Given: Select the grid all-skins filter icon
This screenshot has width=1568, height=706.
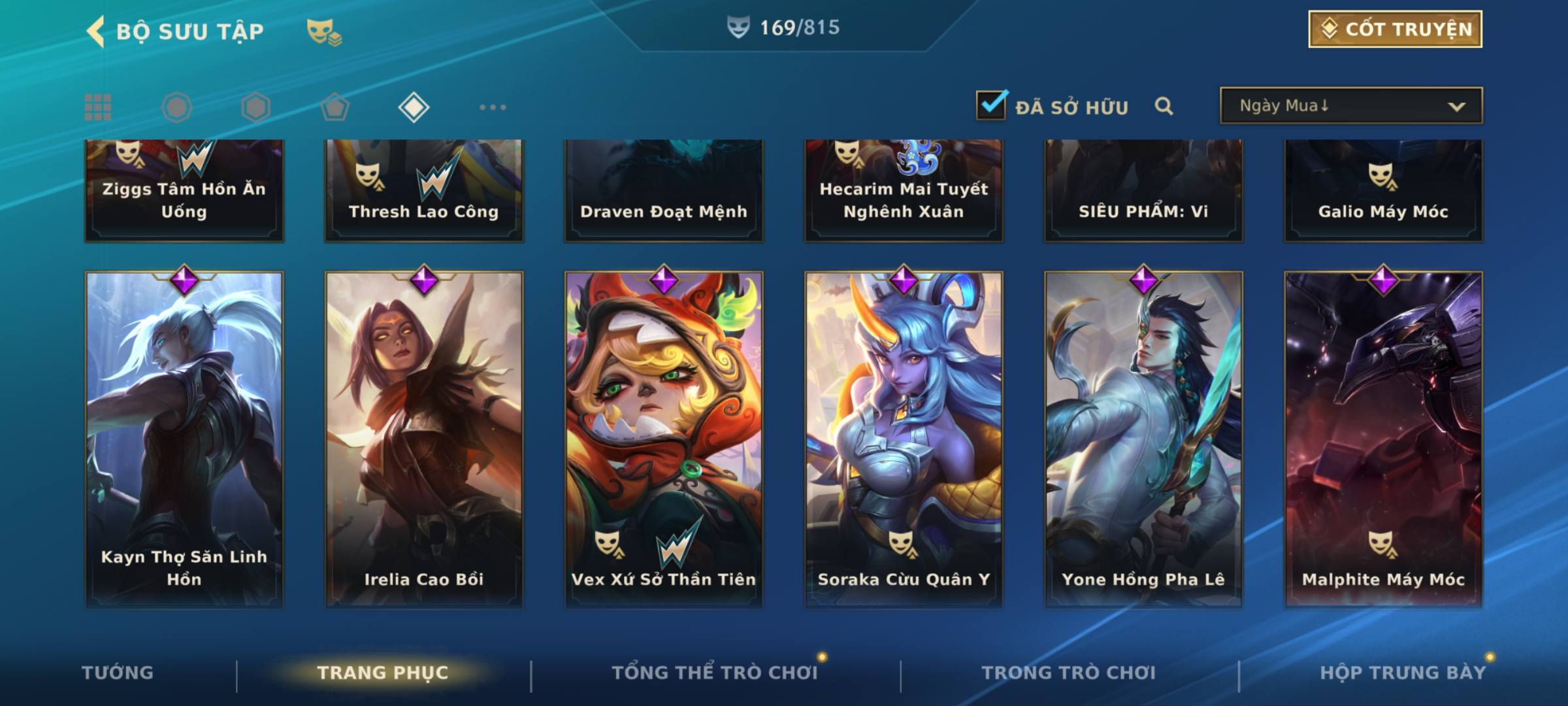Looking at the screenshot, I should point(98,107).
